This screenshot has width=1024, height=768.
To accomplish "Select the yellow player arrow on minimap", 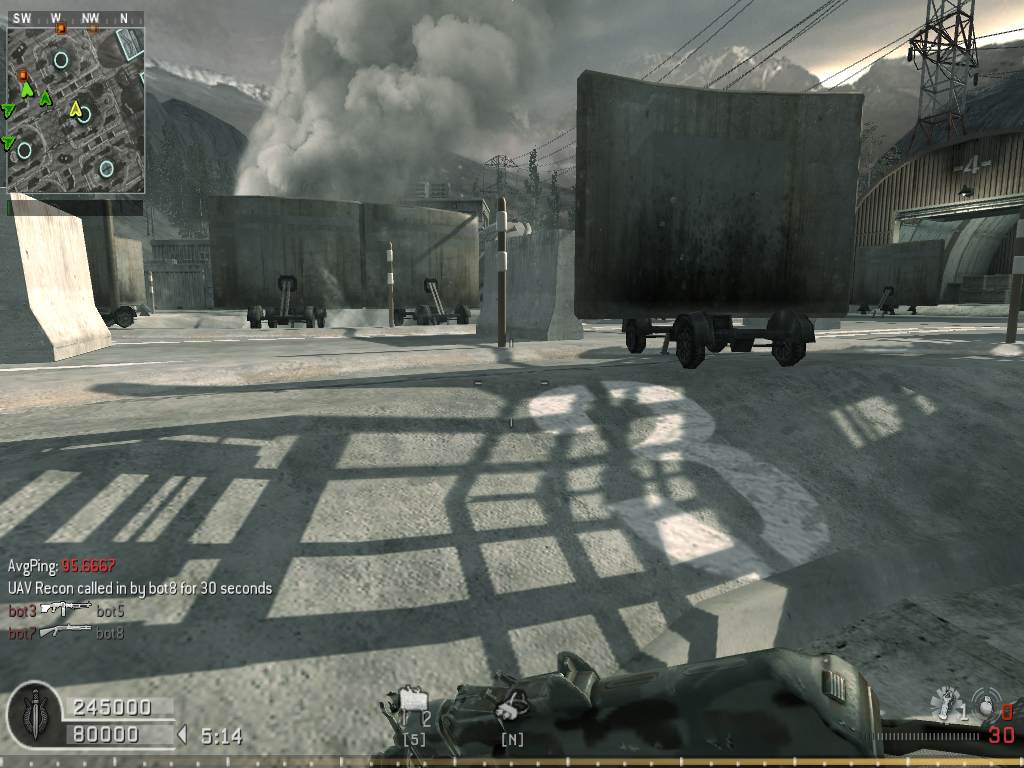I will coord(76,108).
